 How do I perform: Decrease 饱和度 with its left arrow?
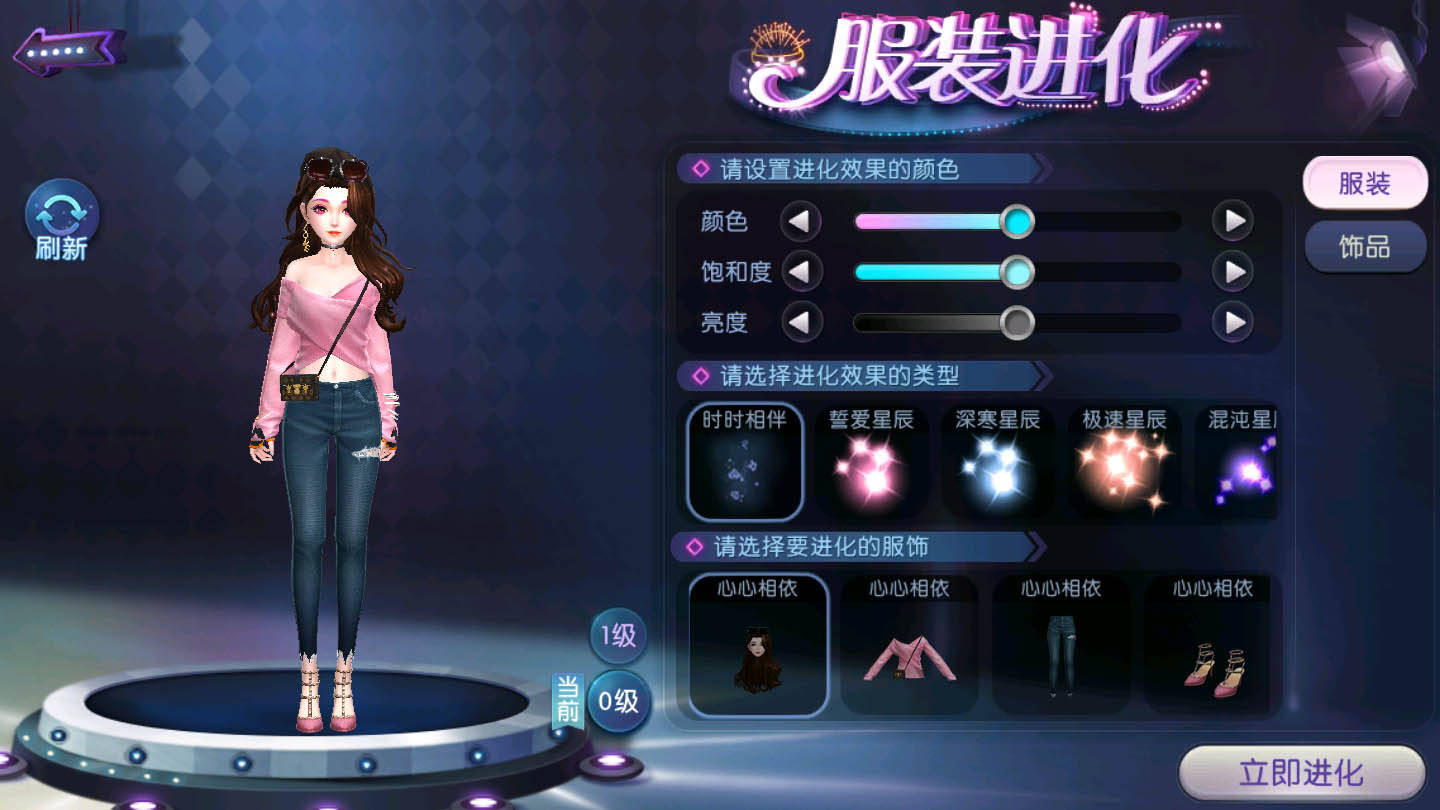pyautogui.click(x=800, y=271)
